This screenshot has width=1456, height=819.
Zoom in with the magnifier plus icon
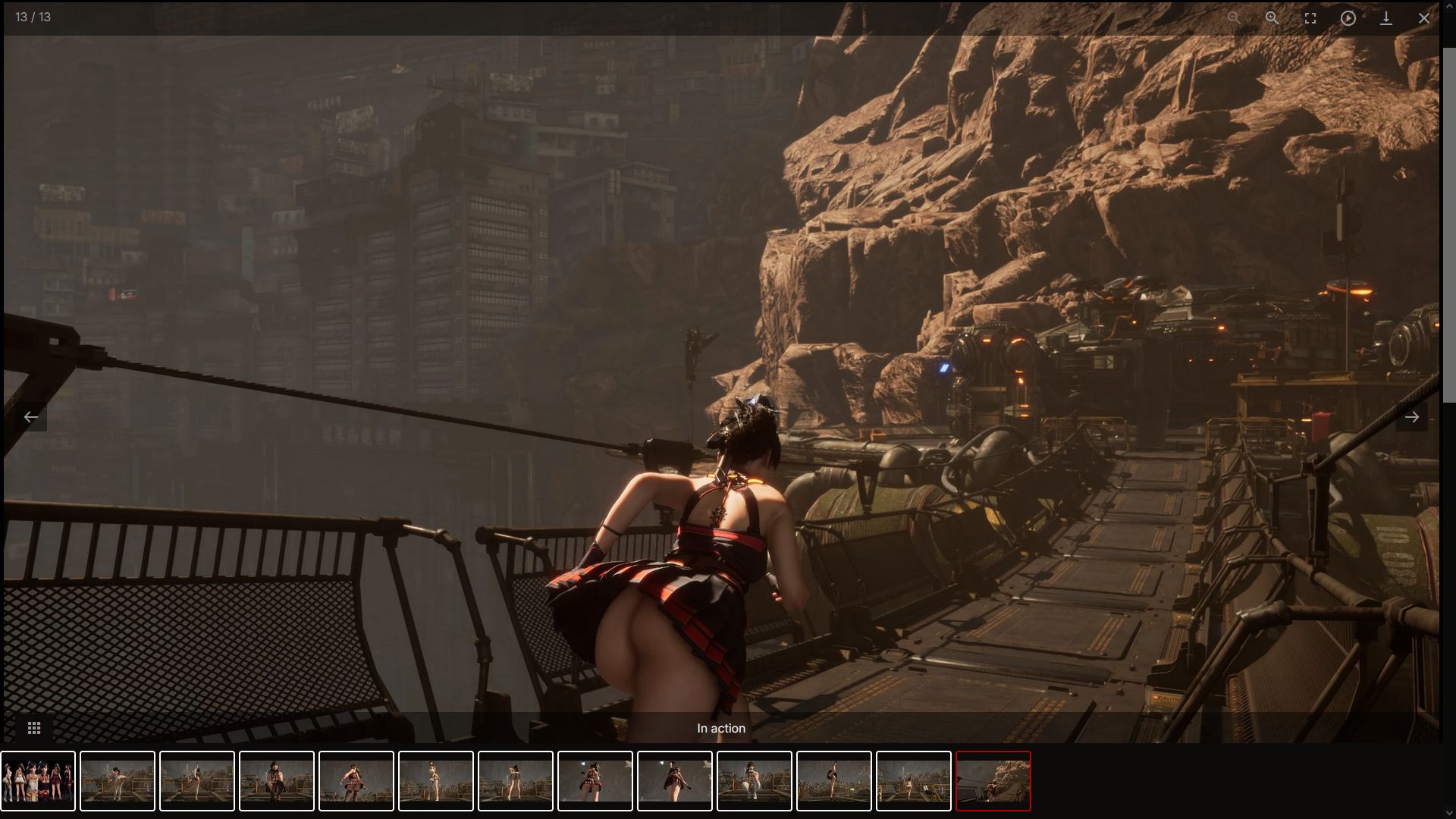tap(1272, 18)
